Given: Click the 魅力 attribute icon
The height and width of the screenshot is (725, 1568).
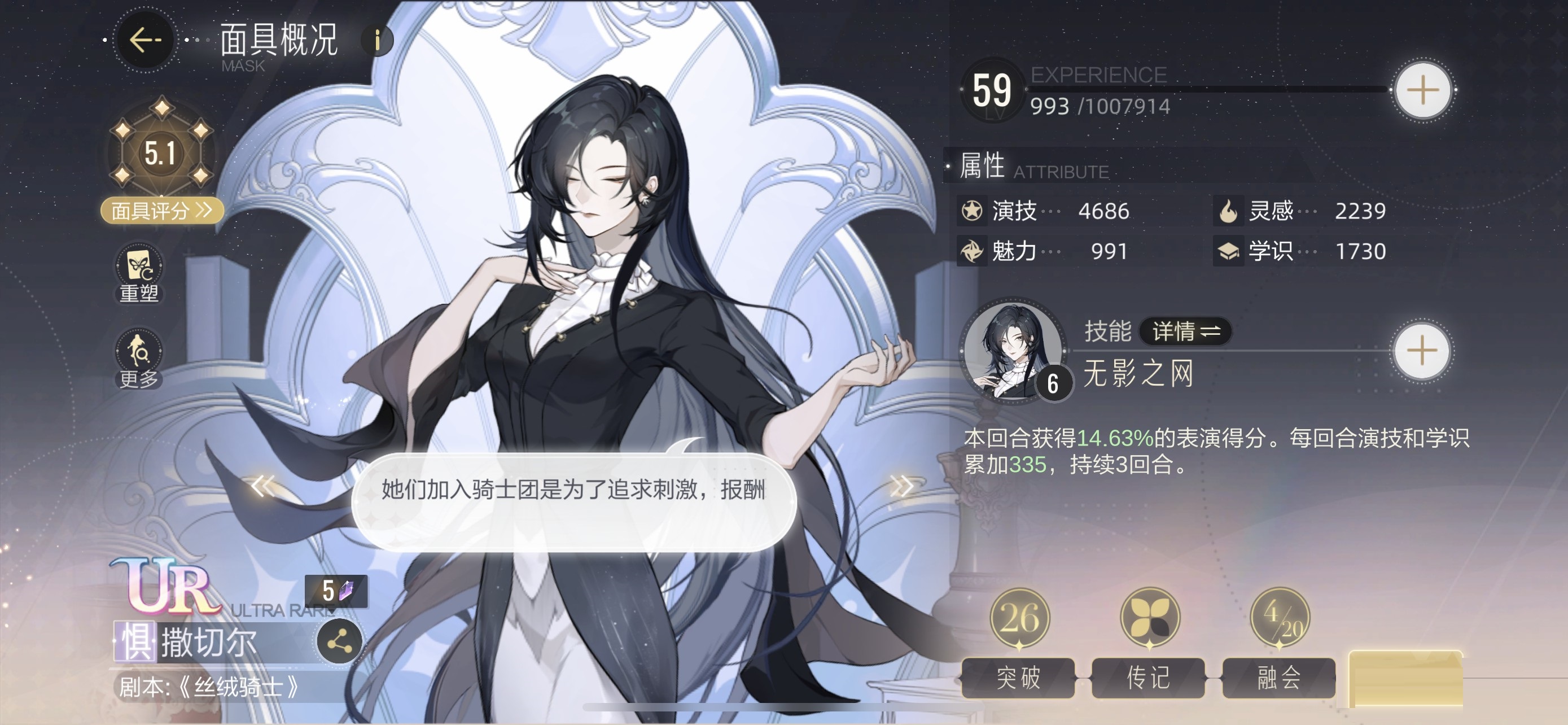Looking at the screenshot, I should click(971, 251).
